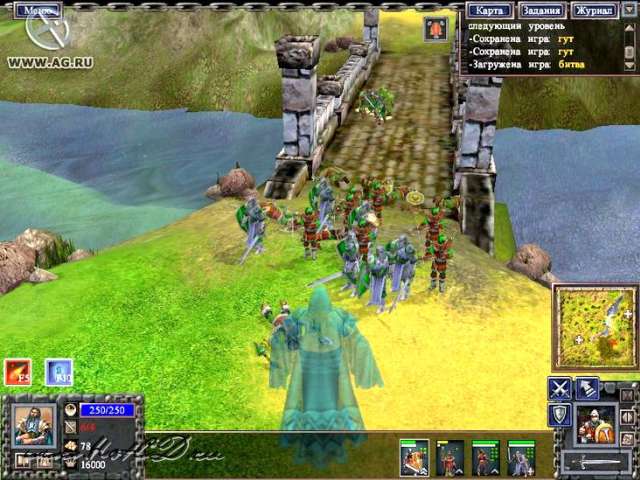Open the Меню button

coord(38,10)
